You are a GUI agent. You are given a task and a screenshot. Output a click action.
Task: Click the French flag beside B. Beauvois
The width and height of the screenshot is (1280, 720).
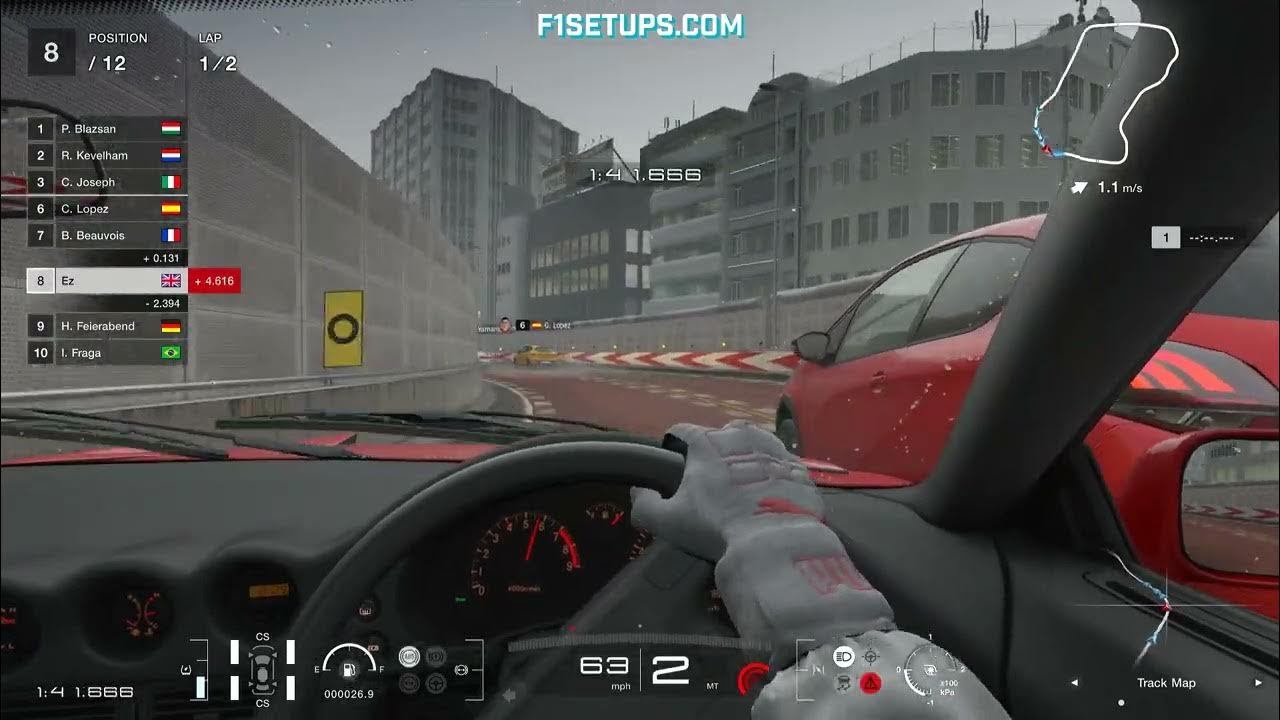point(170,234)
